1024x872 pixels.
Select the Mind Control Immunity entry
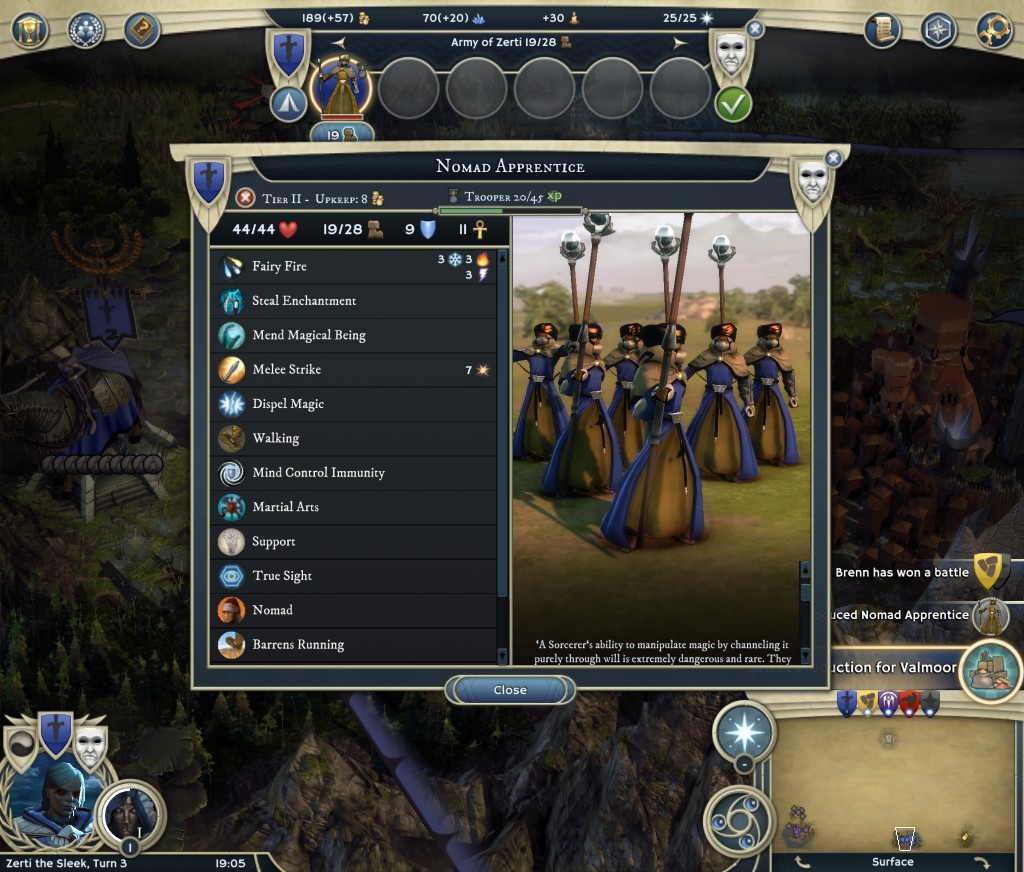click(355, 473)
